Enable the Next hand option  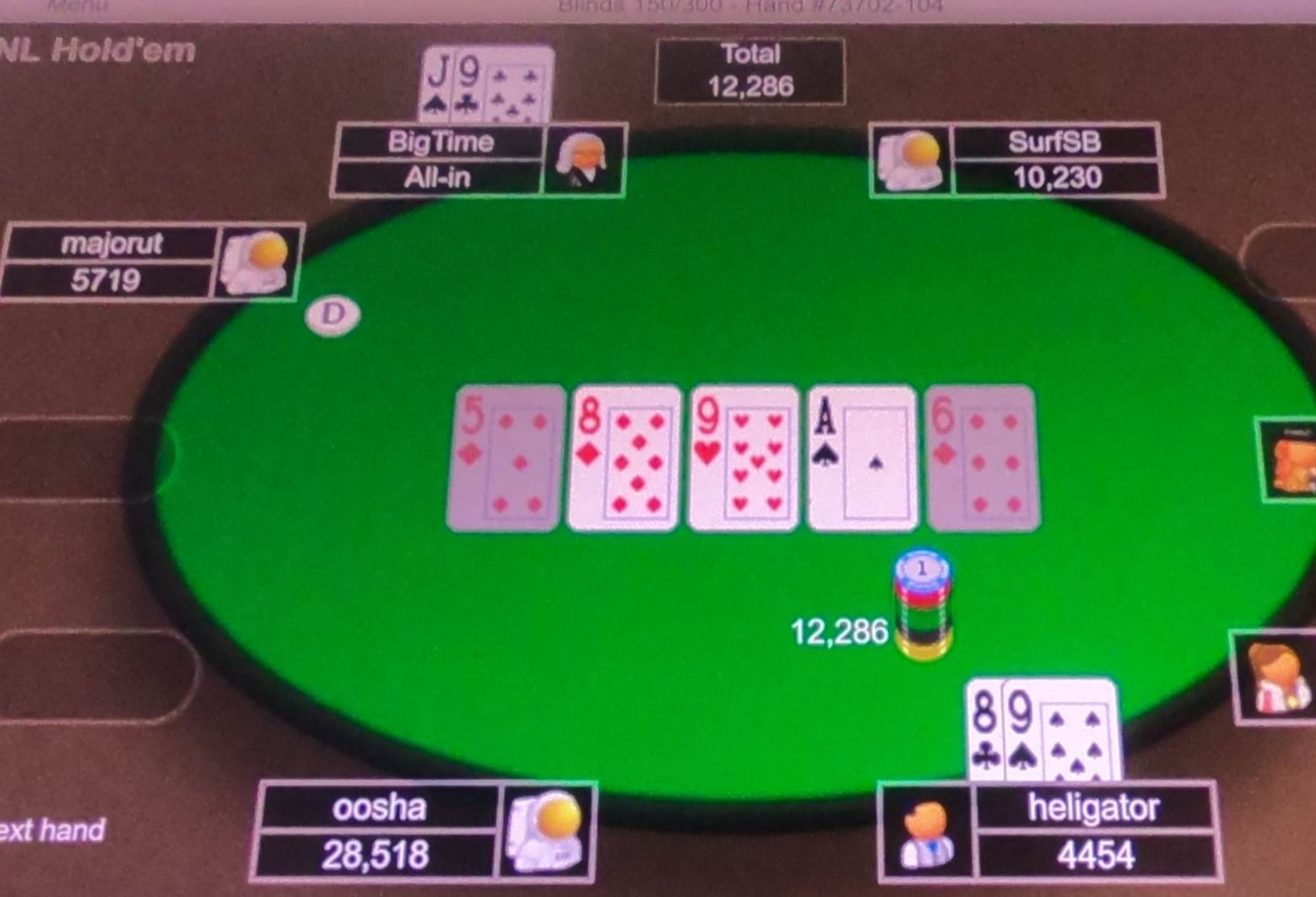(x=51, y=829)
